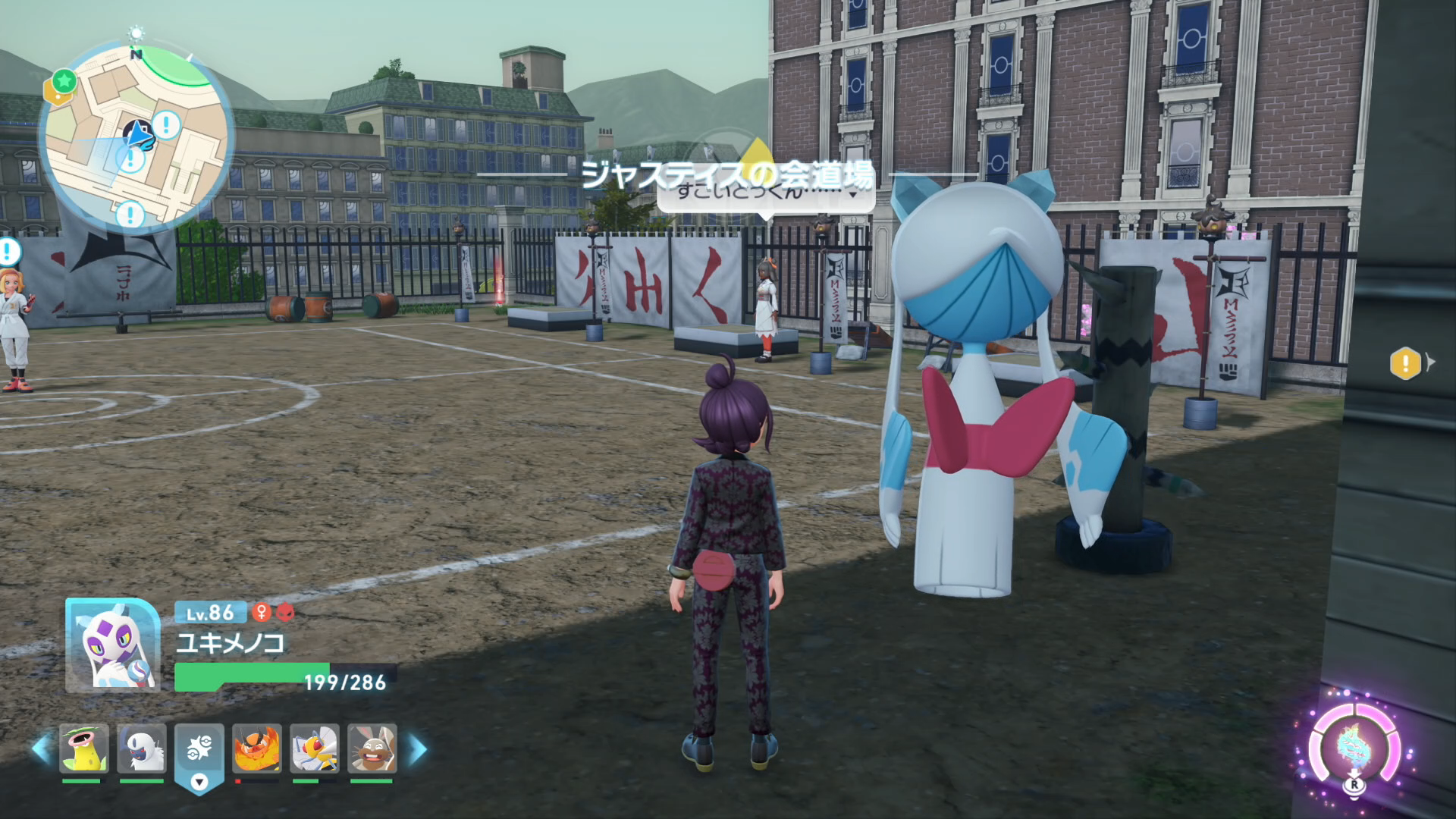The image size is (1456, 819).
Task: Pick Beedrill from the party bar
Action: [315, 748]
